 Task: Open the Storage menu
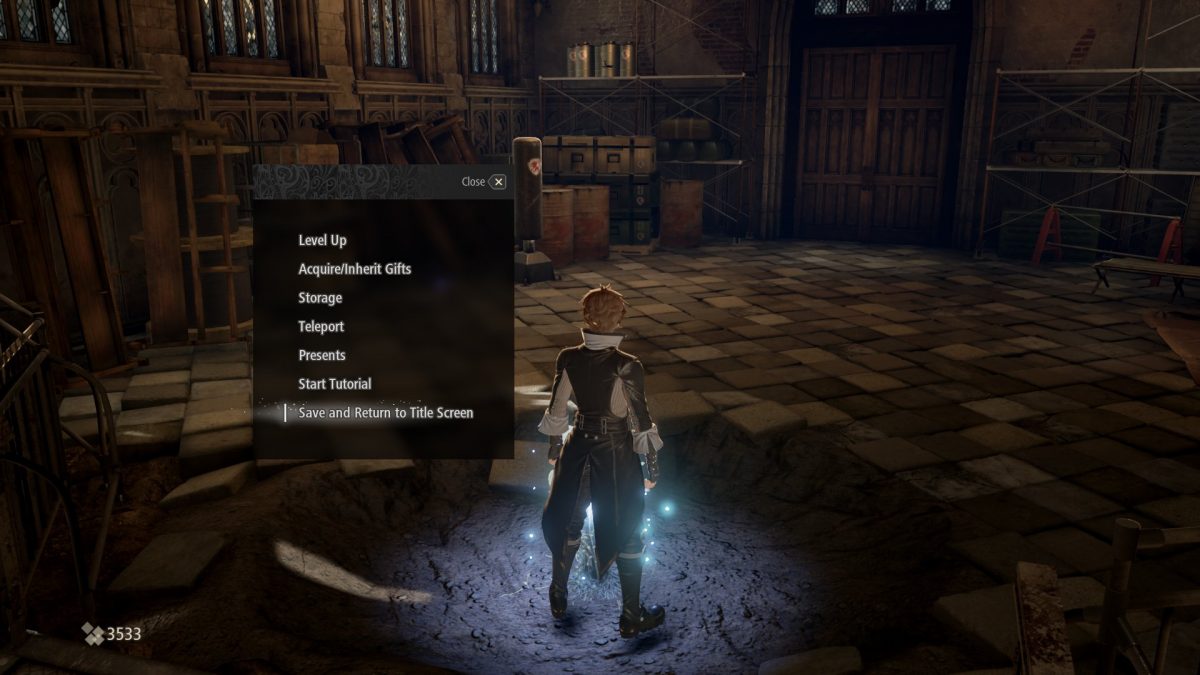[320, 298]
